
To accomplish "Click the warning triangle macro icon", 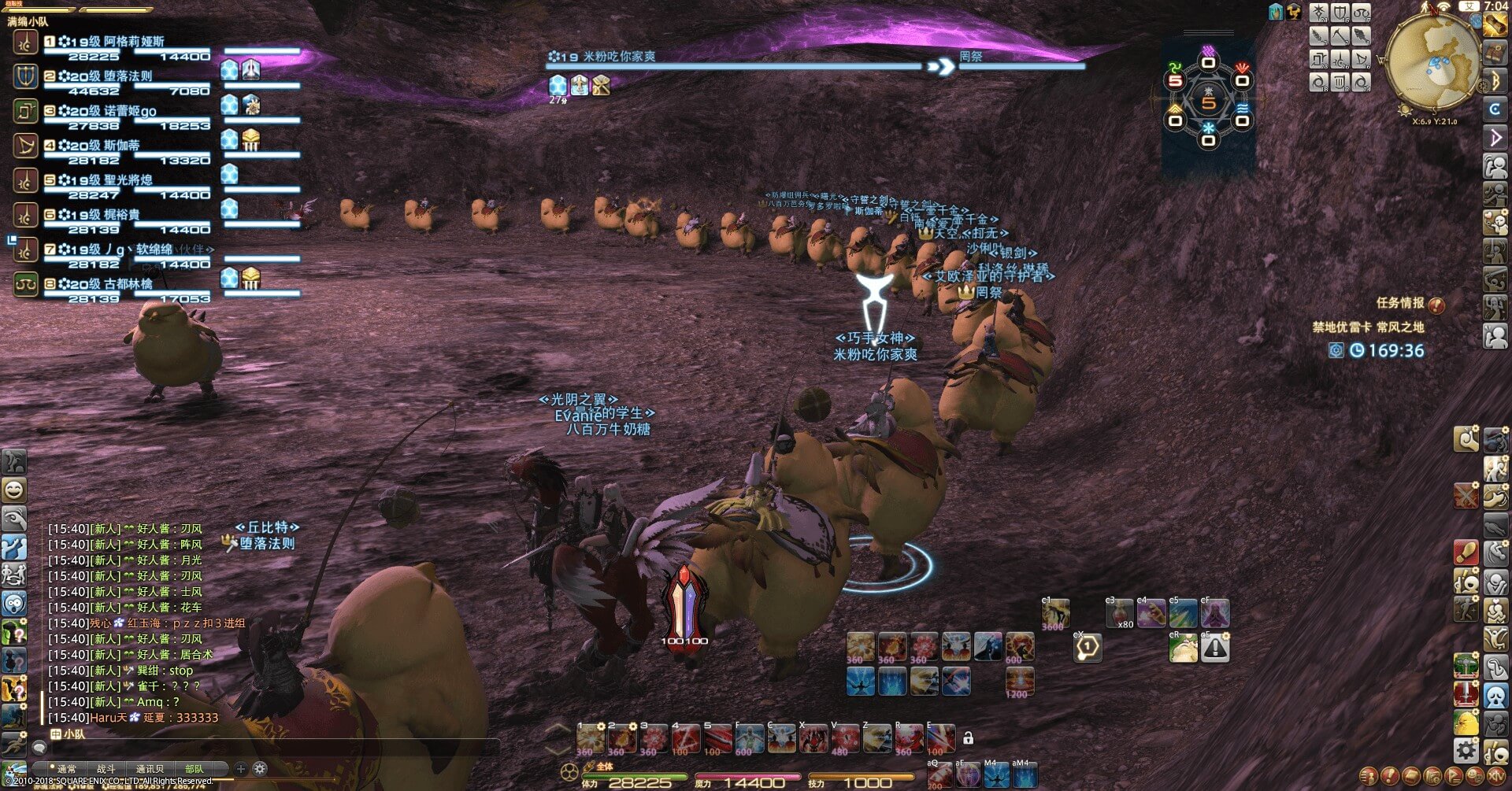I will [1215, 648].
